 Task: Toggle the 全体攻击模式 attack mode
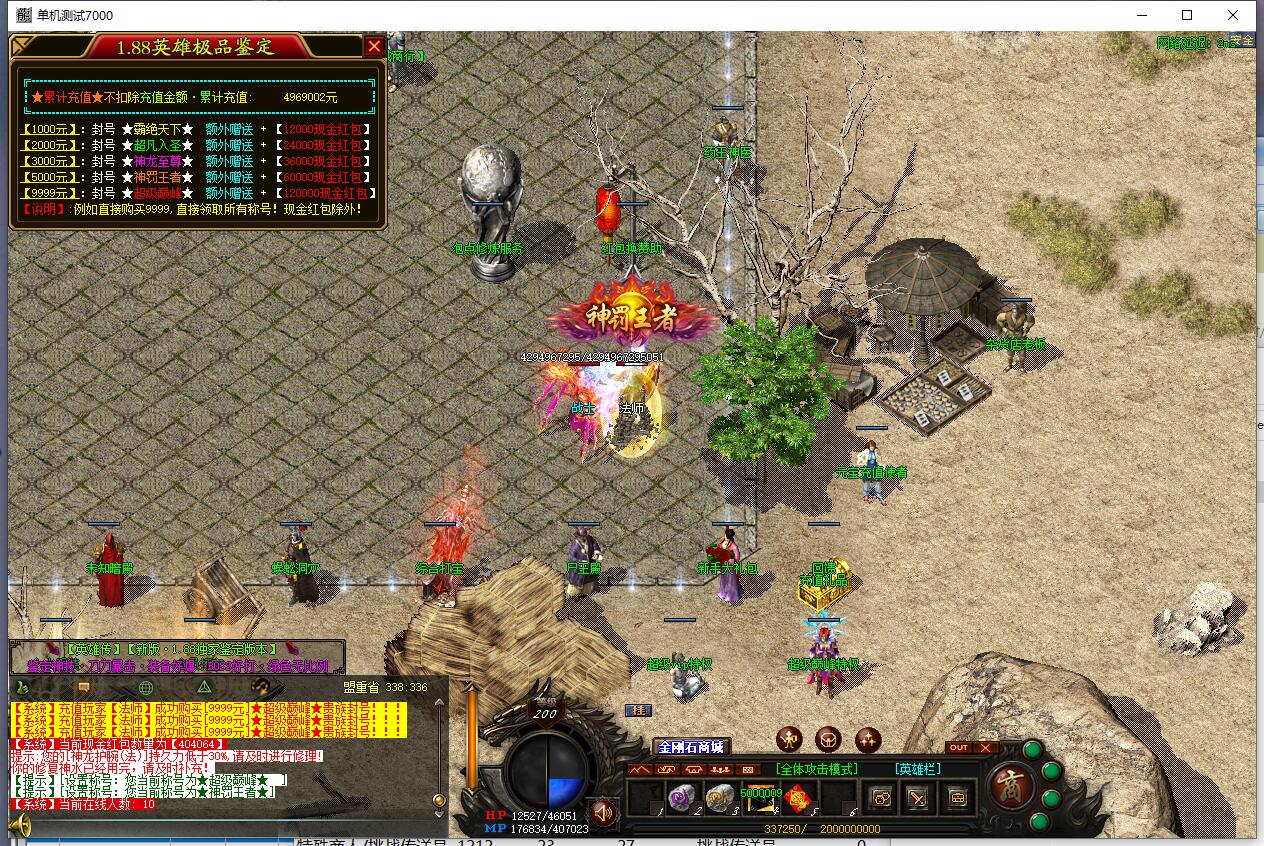(x=817, y=769)
